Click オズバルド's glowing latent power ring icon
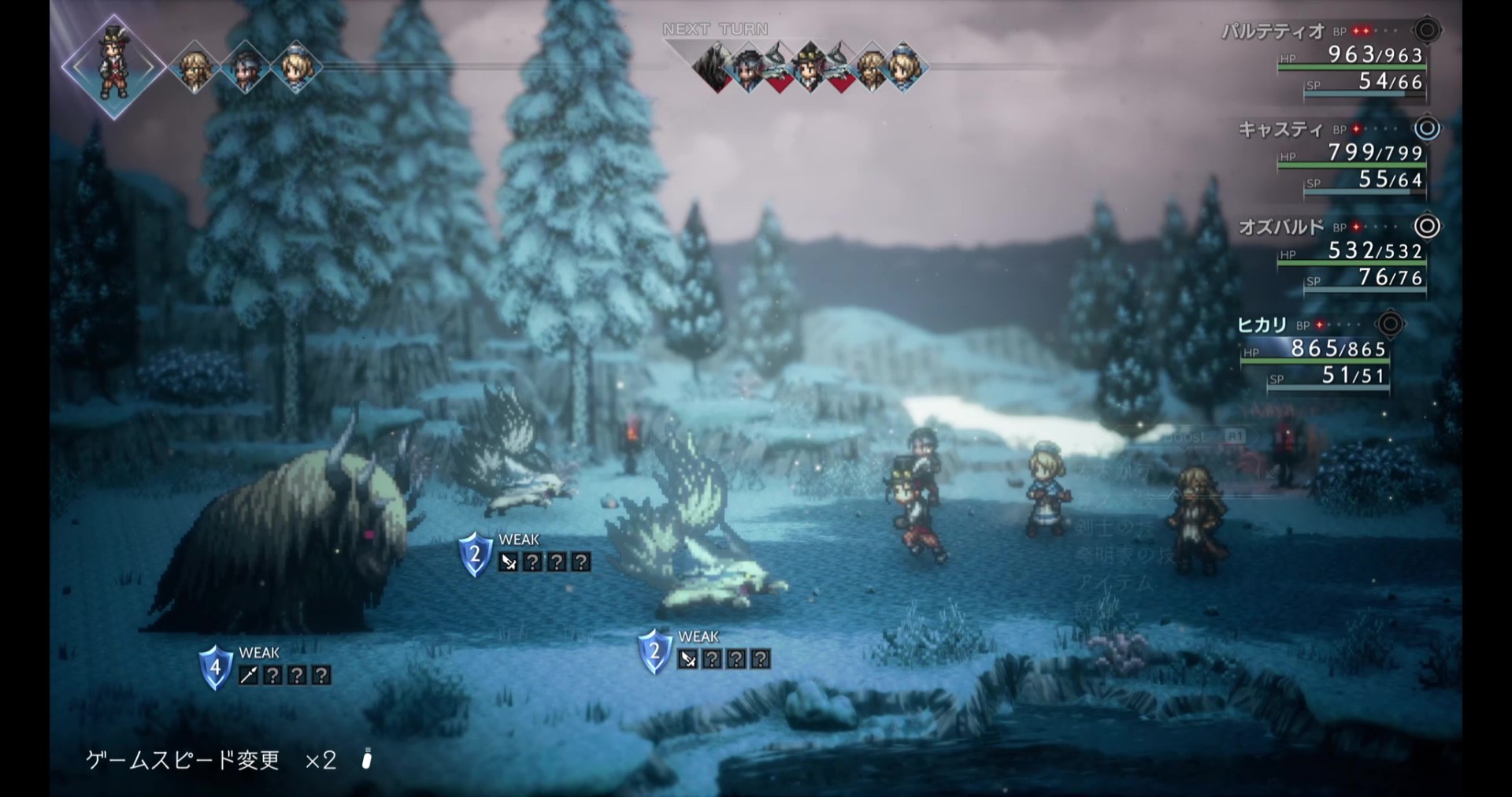Screen dimensions: 1512x797 1427,227
